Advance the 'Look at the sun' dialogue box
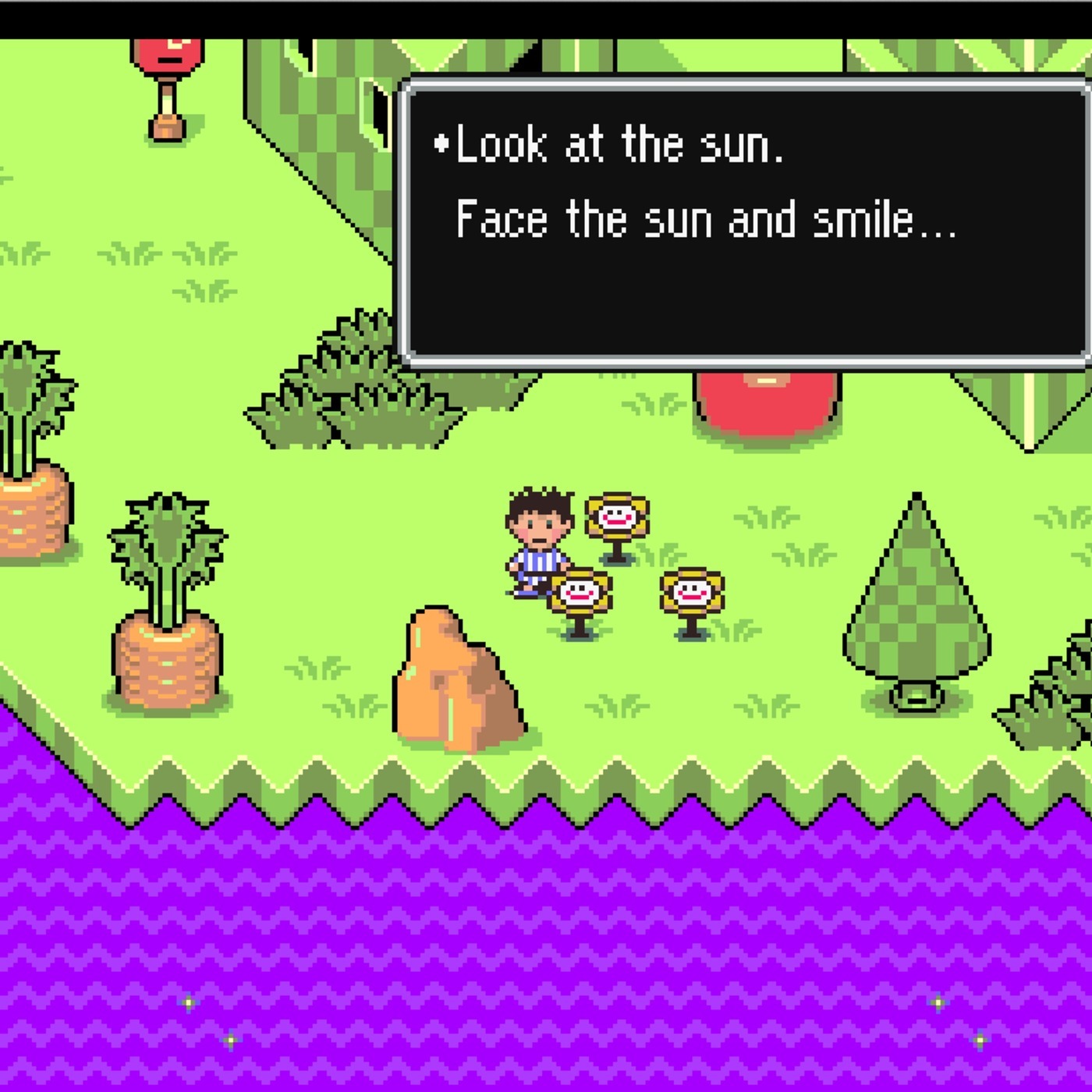Screen dimensions: 1092x1092 click(x=745, y=222)
